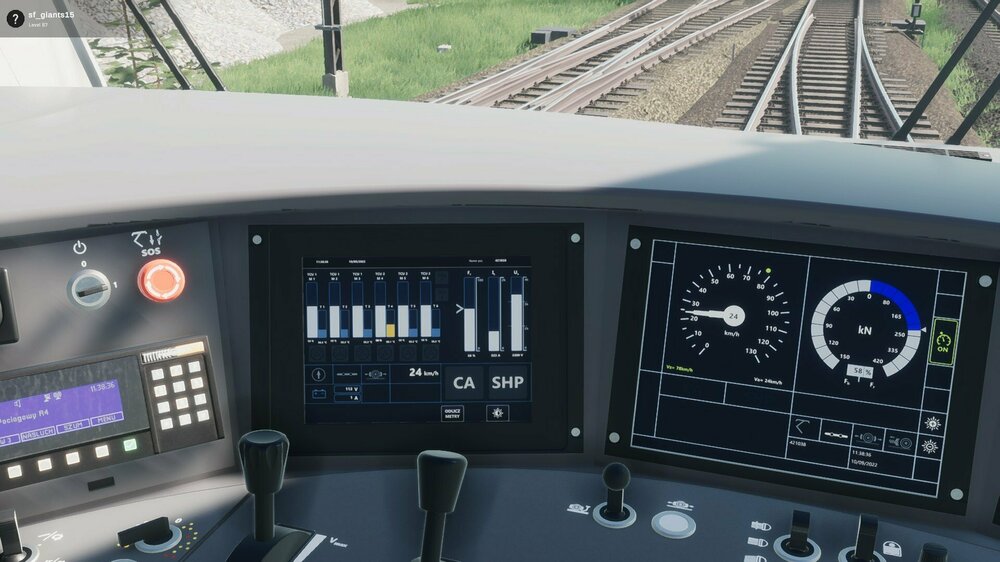Select the ODLICZ METRY button
The height and width of the screenshot is (562, 1000).
tap(453, 412)
